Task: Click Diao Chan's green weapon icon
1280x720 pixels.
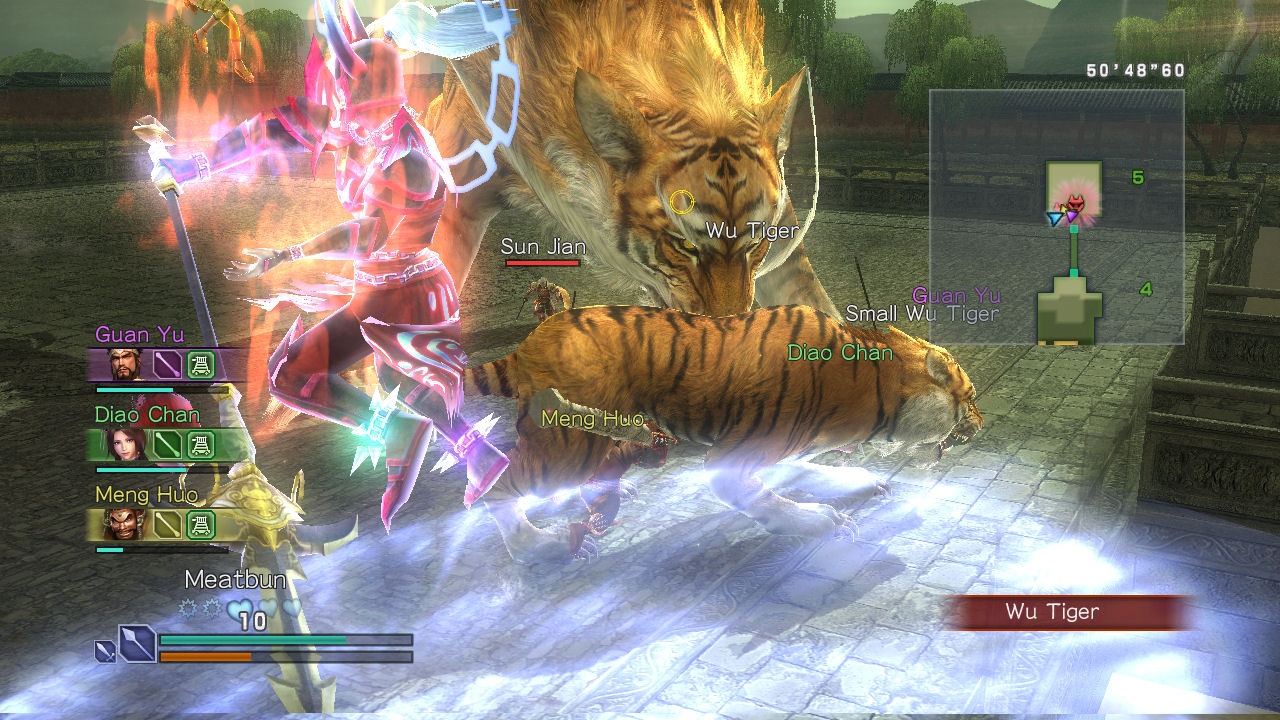Action: point(167,444)
